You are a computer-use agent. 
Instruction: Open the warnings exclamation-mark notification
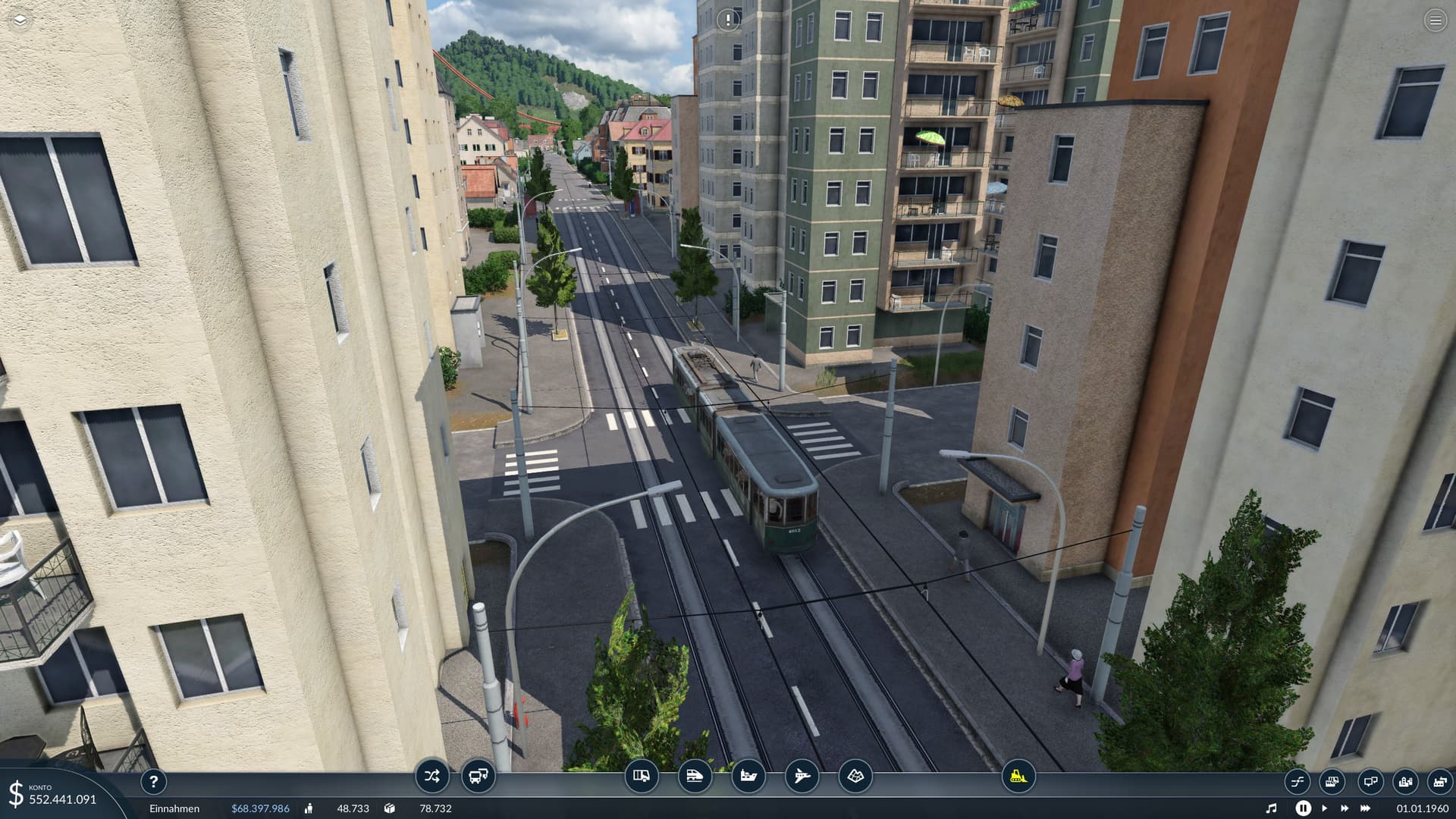pyautogui.click(x=728, y=20)
